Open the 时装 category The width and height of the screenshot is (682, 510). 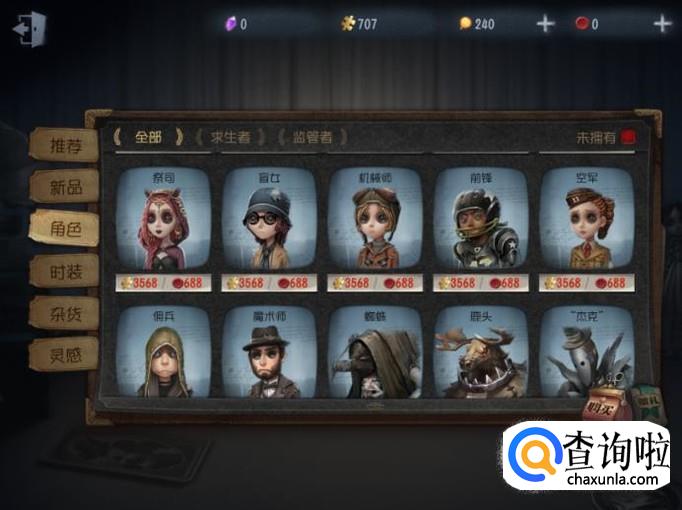(63, 270)
